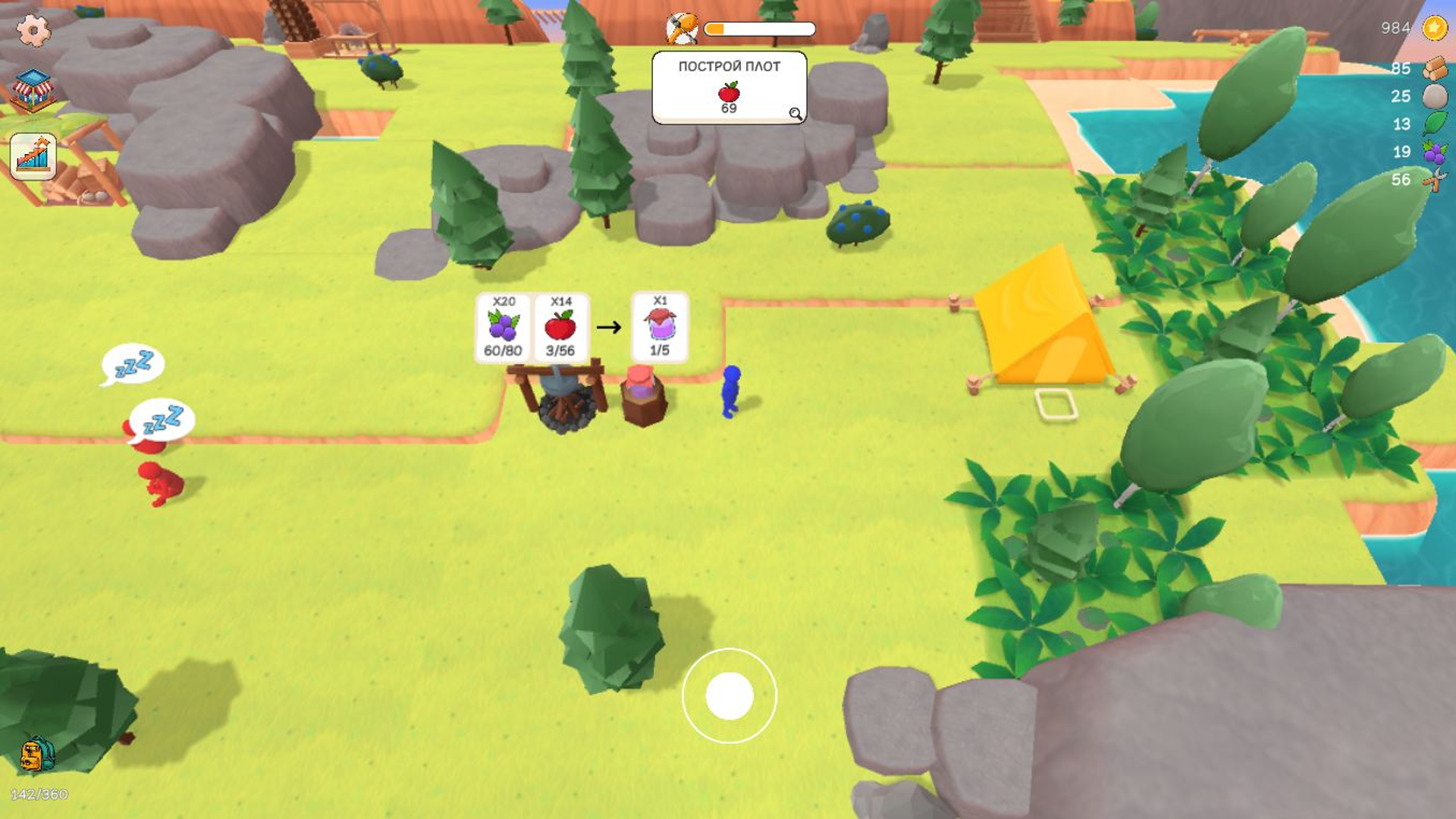Select the X14 apple ingredient card
This screenshot has width=1456, height=819.
(561, 328)
